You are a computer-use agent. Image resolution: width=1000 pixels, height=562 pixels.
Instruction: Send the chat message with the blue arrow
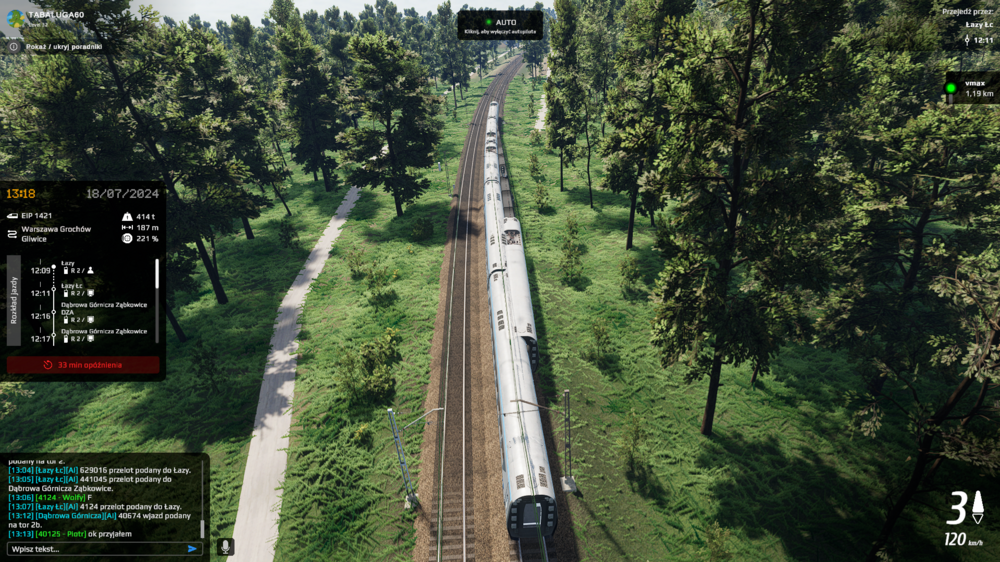[192, 548]
